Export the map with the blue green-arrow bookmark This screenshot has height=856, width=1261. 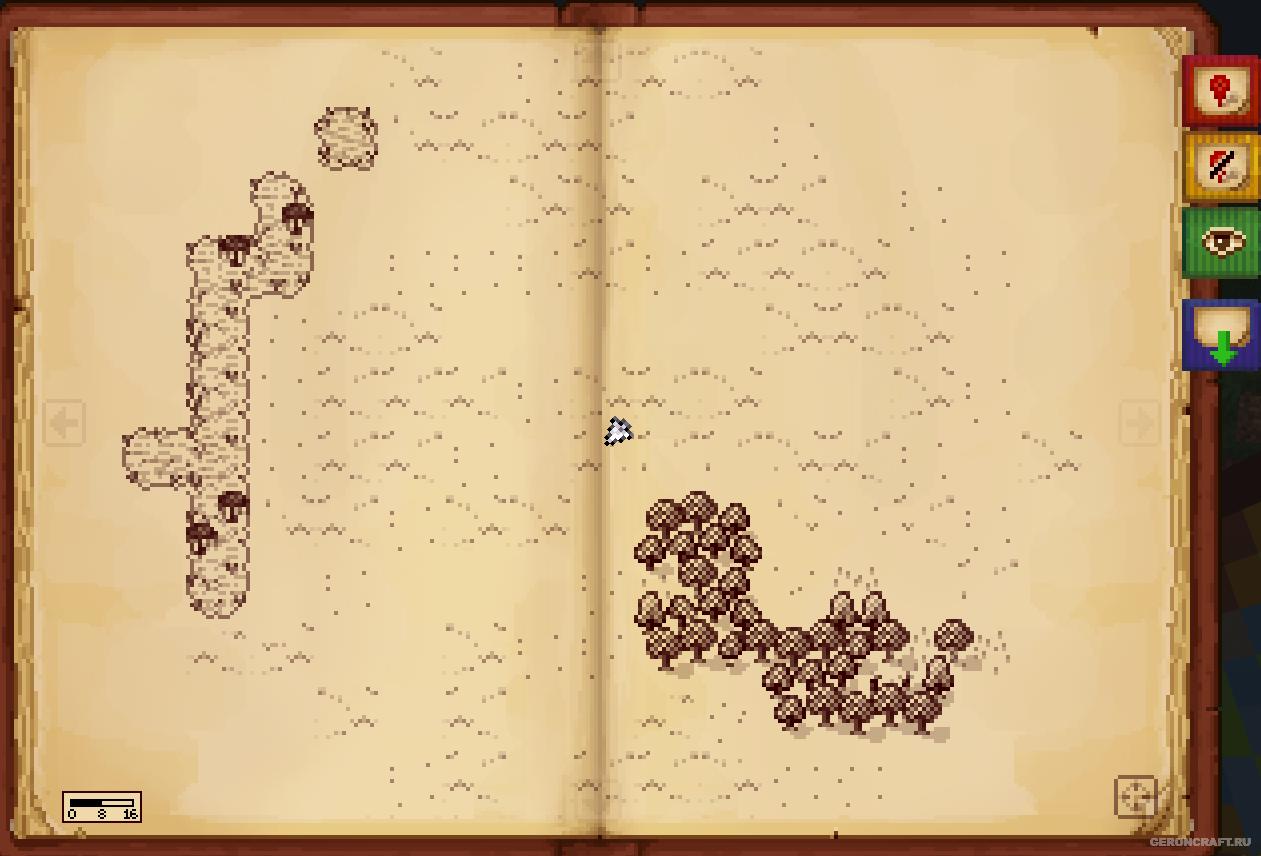[x=1221, y=335]
